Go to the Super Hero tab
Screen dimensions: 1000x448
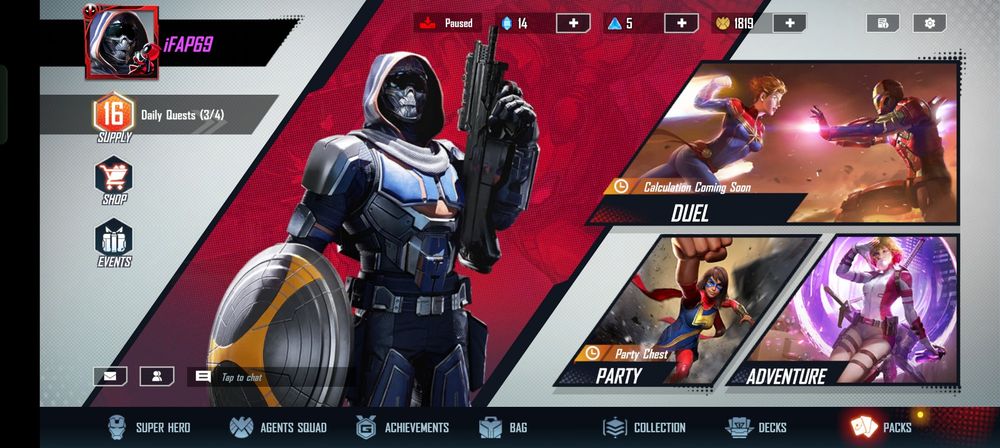[x=149, y=427]
